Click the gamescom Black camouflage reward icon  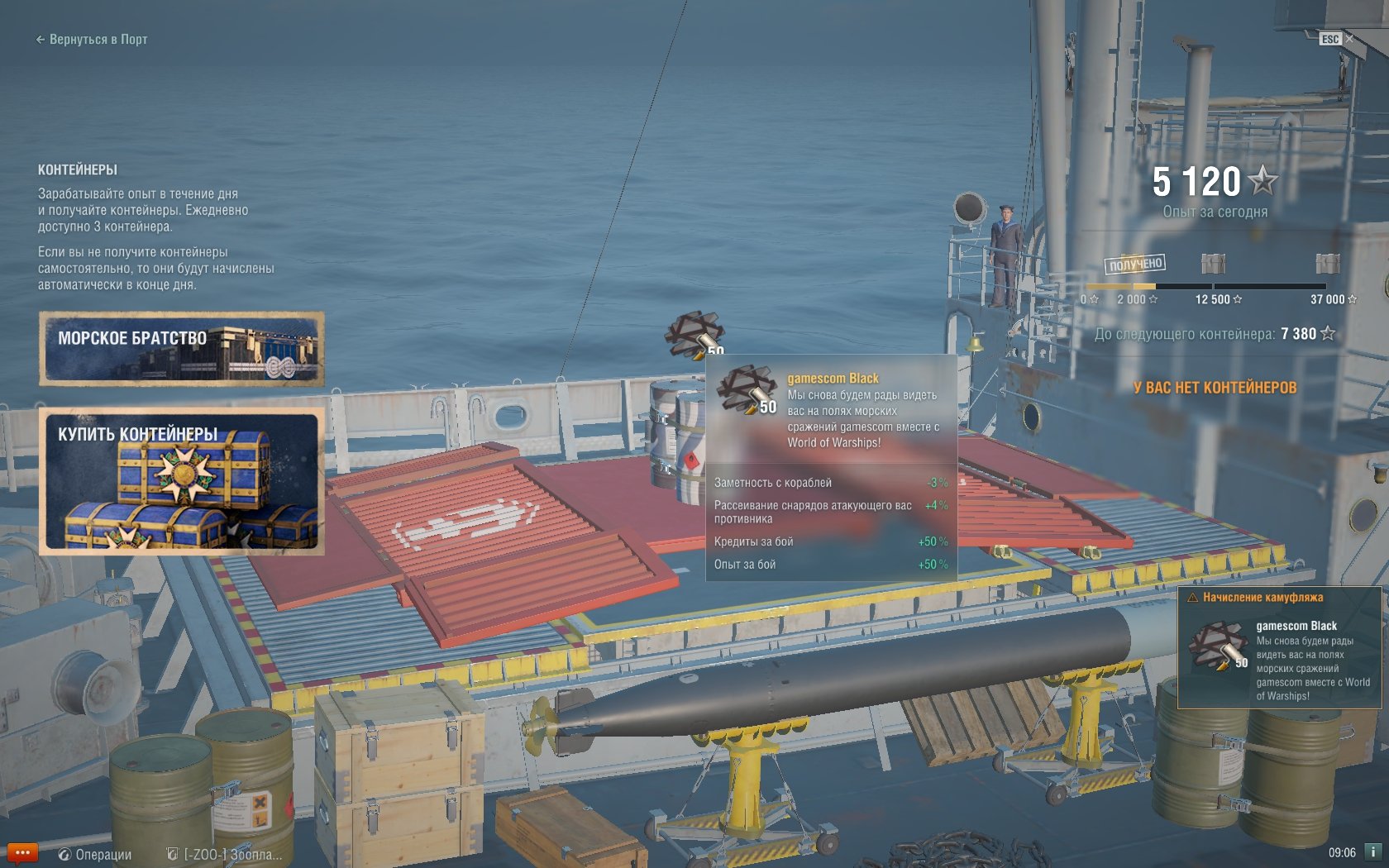(694, 334)
